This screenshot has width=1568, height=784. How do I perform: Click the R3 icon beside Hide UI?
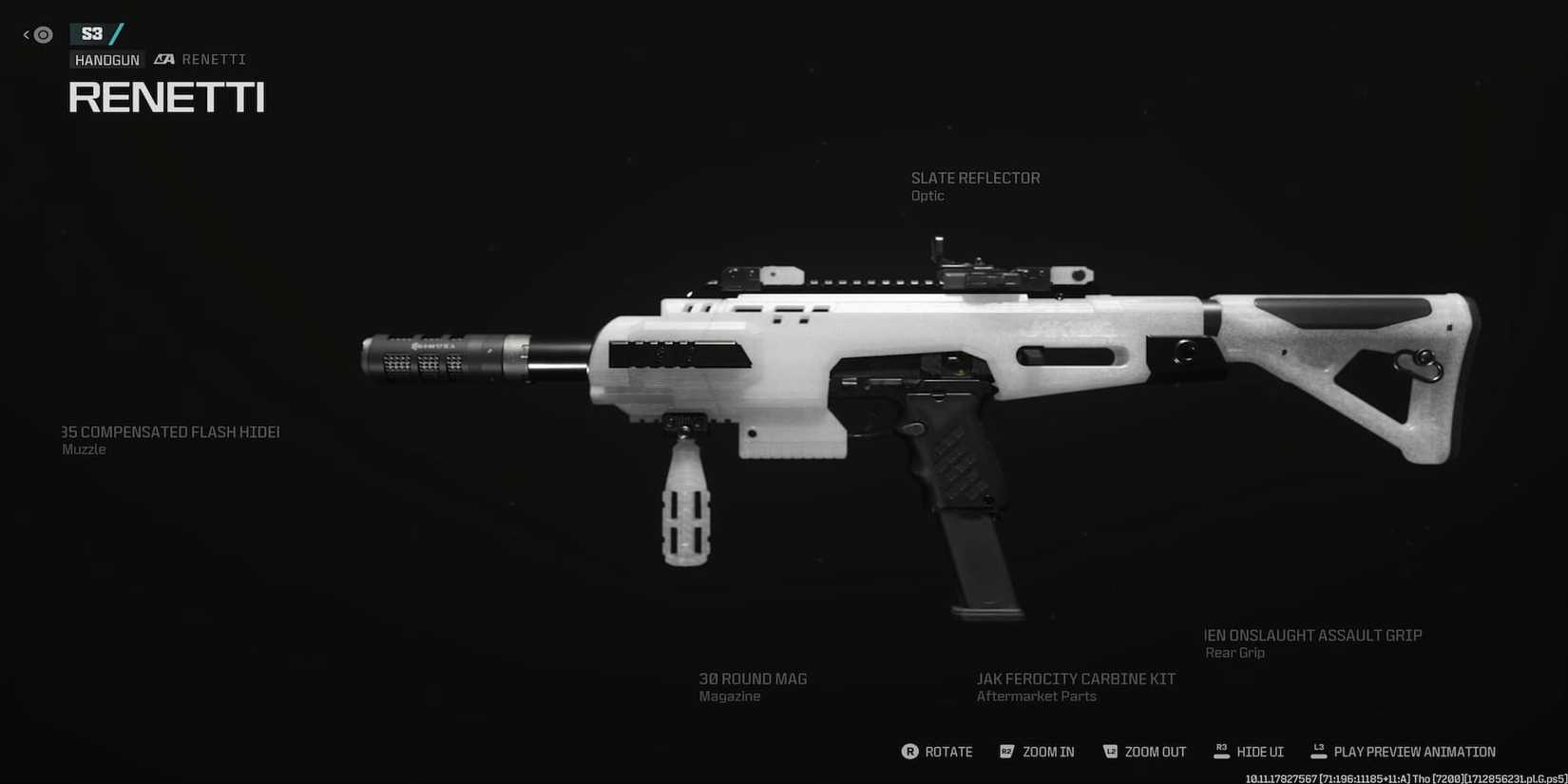pyautogui.click(x=1222, y=750)
